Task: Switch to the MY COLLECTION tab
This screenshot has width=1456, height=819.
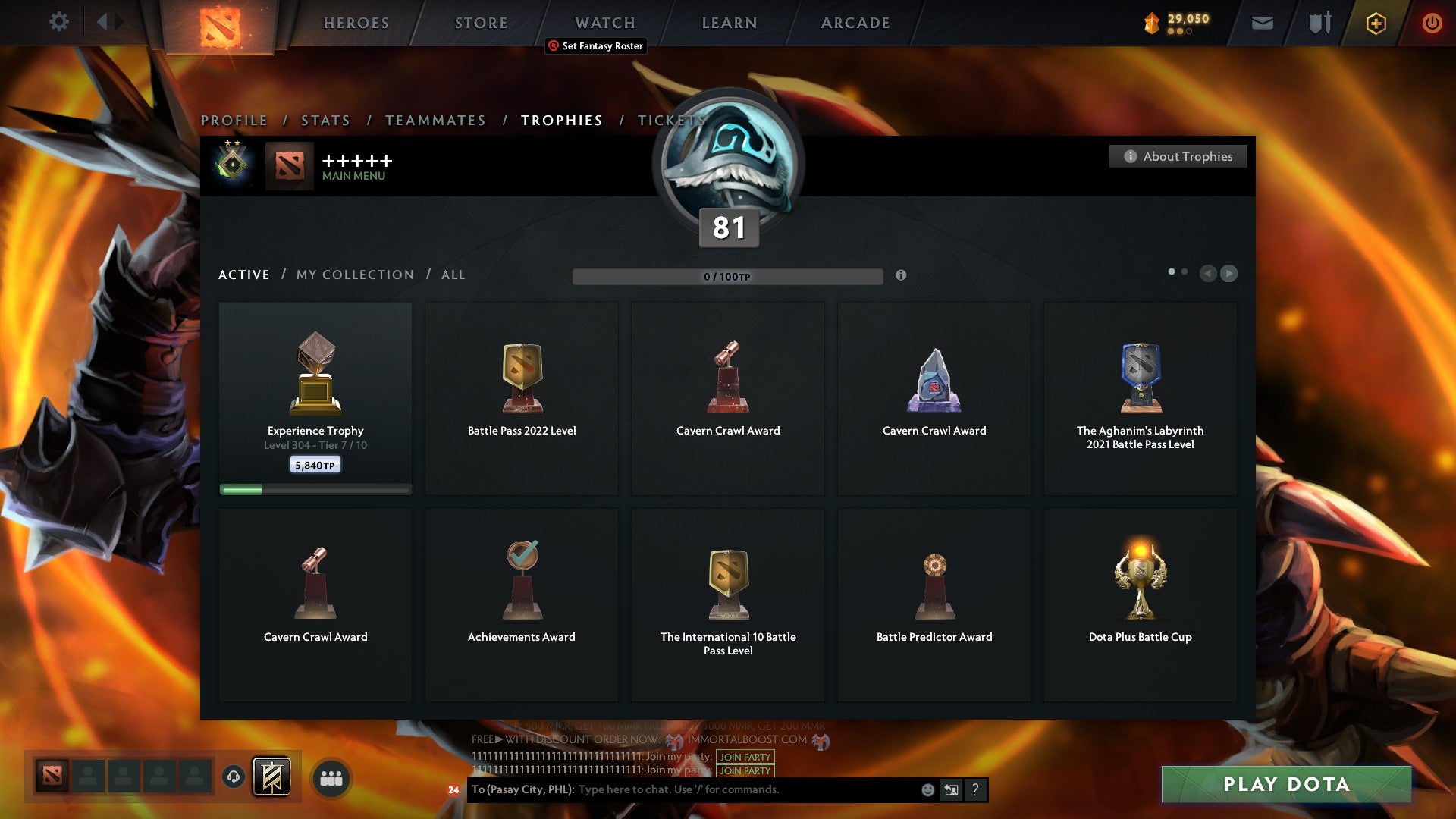Action: 353,275
